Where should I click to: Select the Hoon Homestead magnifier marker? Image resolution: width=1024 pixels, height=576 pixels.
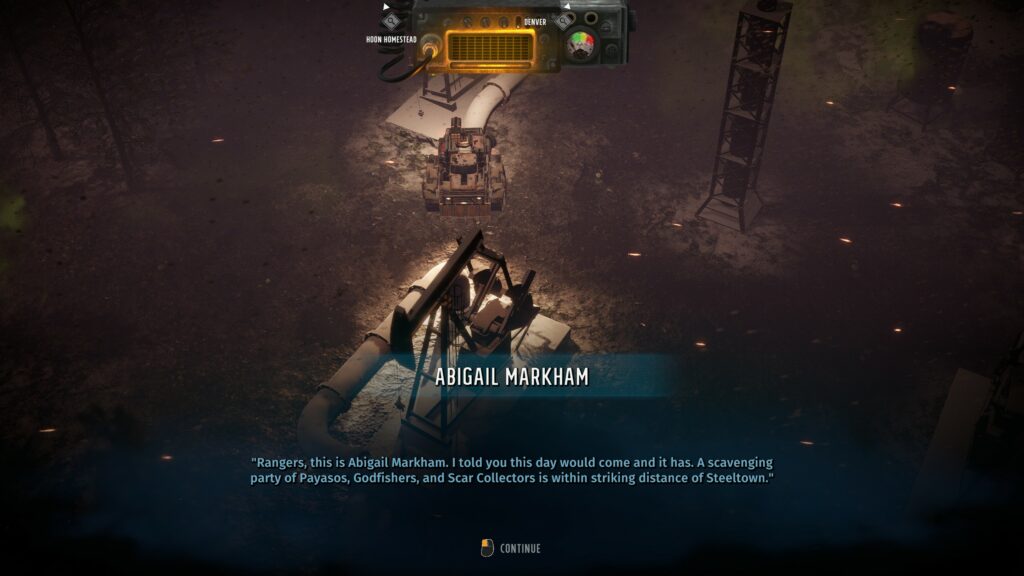pos(391,20)
